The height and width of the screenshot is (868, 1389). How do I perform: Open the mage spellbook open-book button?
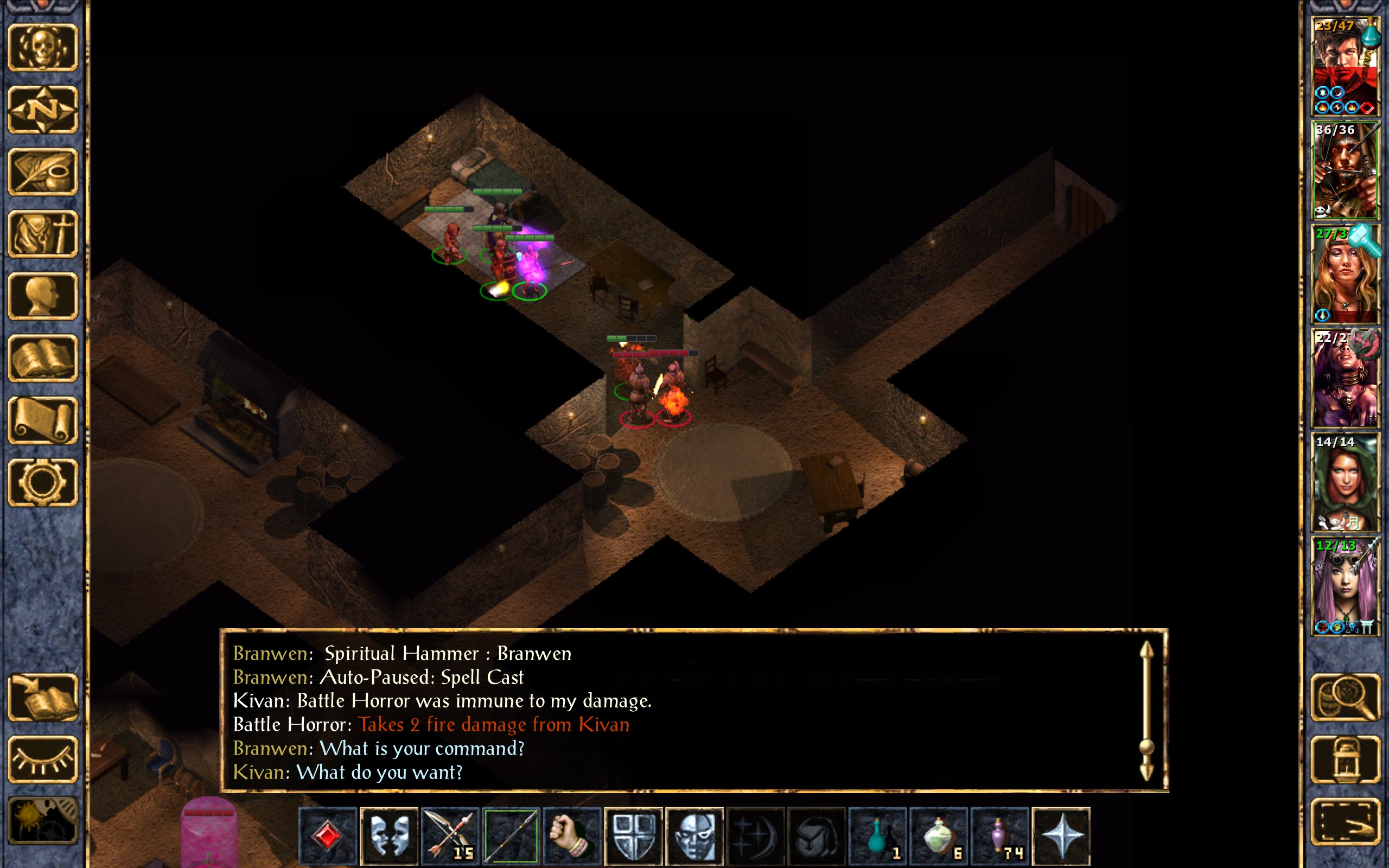43,358
